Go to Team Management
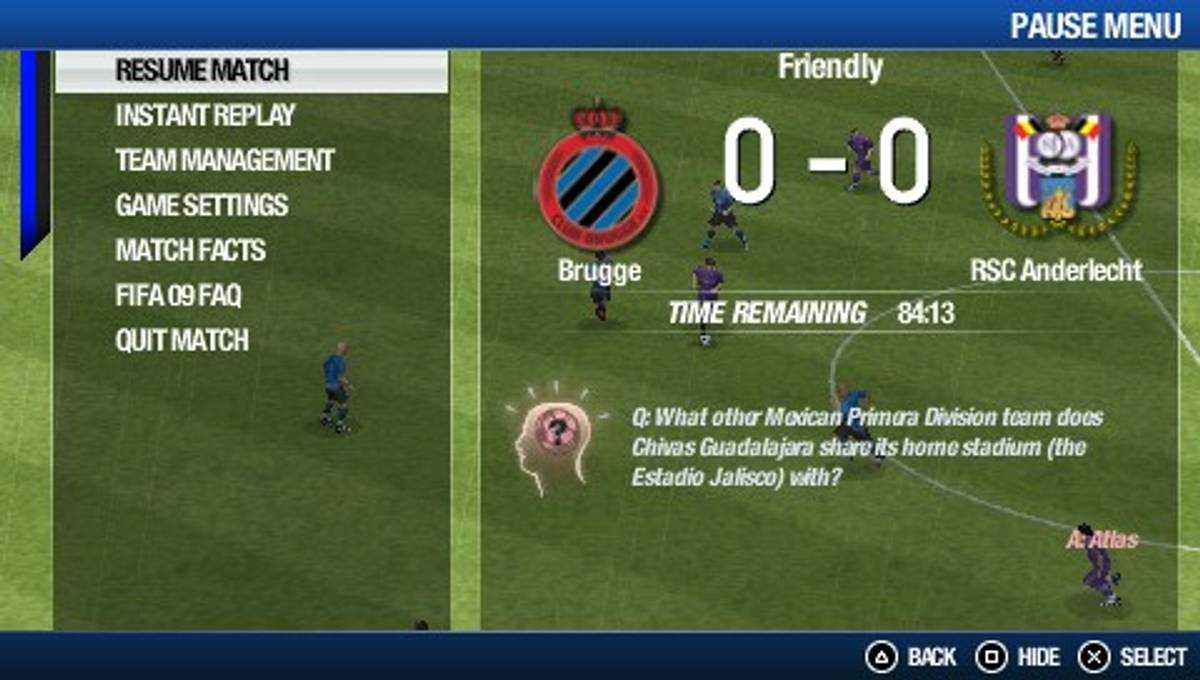This screenshot has height=680, width=1200. pyautogui.click(x=224, y=160)
